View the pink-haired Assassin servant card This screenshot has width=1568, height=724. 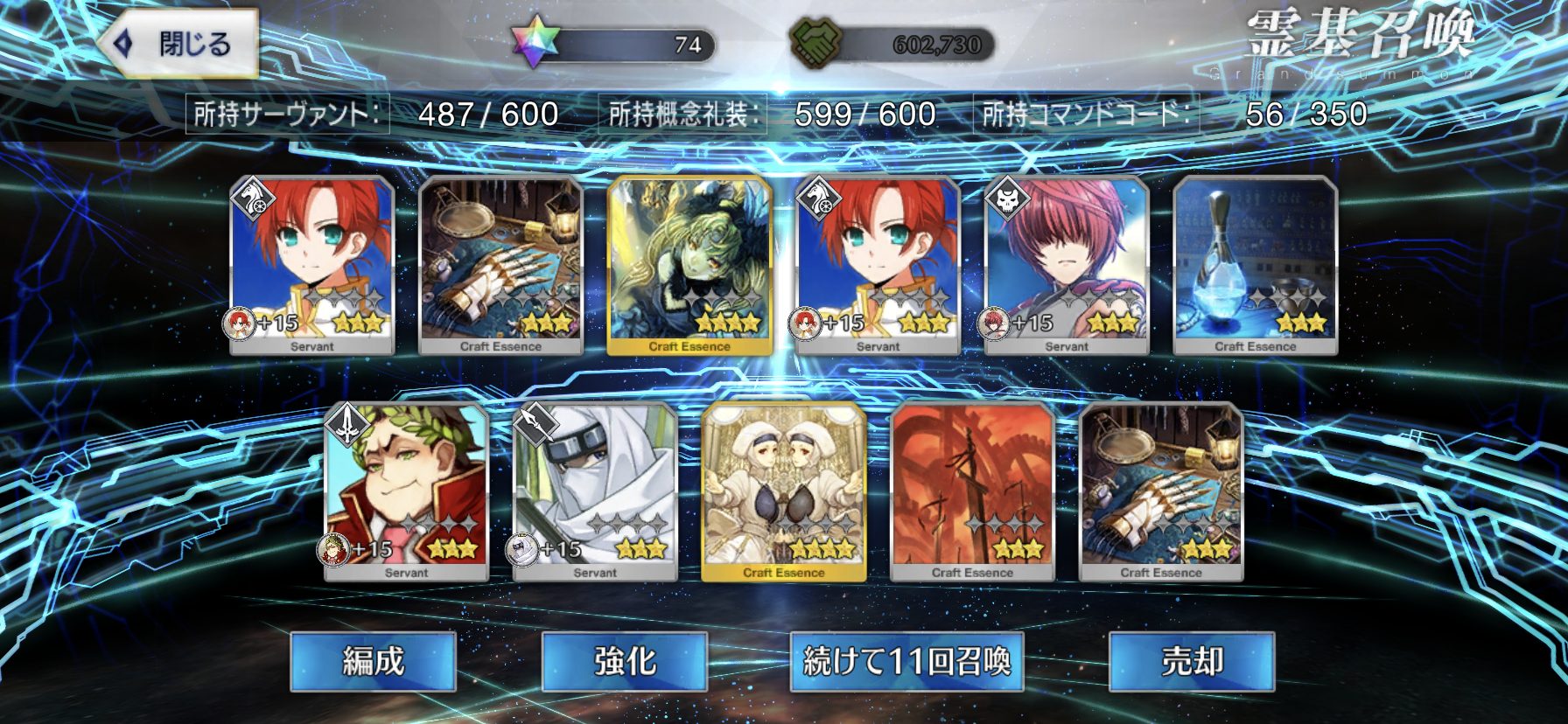click(x=1067, y=265)
